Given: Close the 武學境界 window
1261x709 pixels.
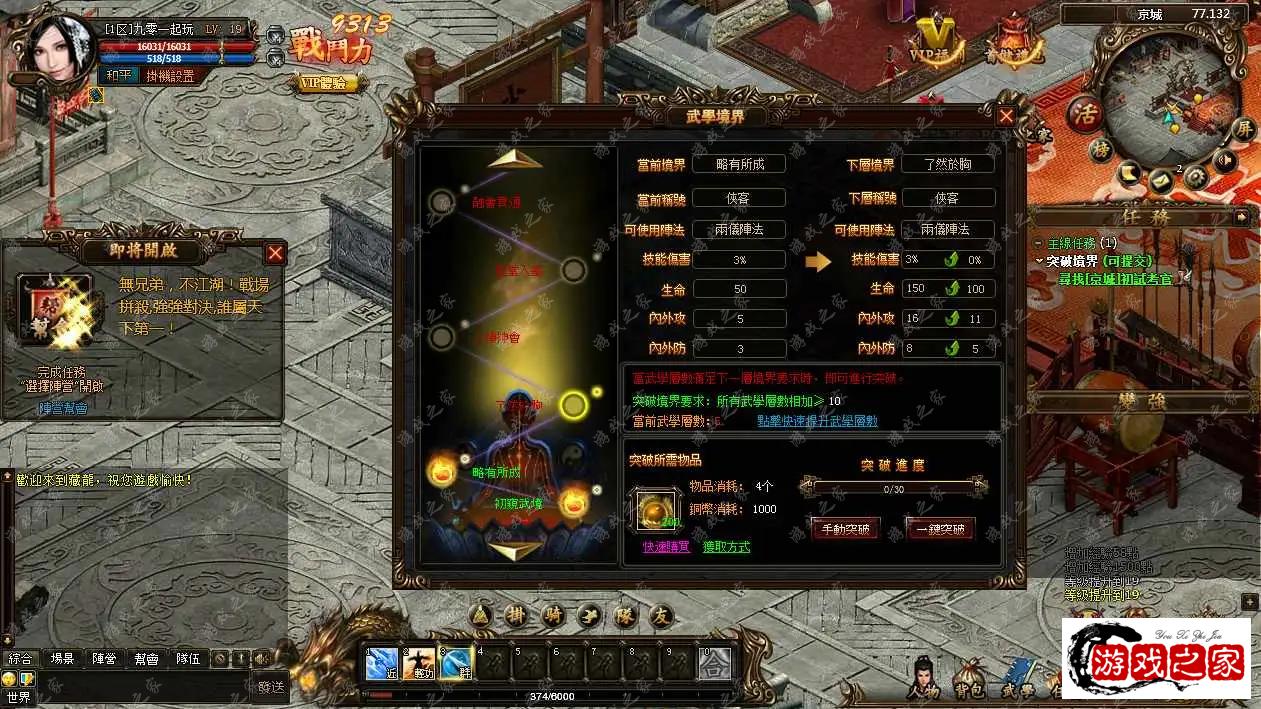Looking at the screenshot, I should (x=1006, y=116).
